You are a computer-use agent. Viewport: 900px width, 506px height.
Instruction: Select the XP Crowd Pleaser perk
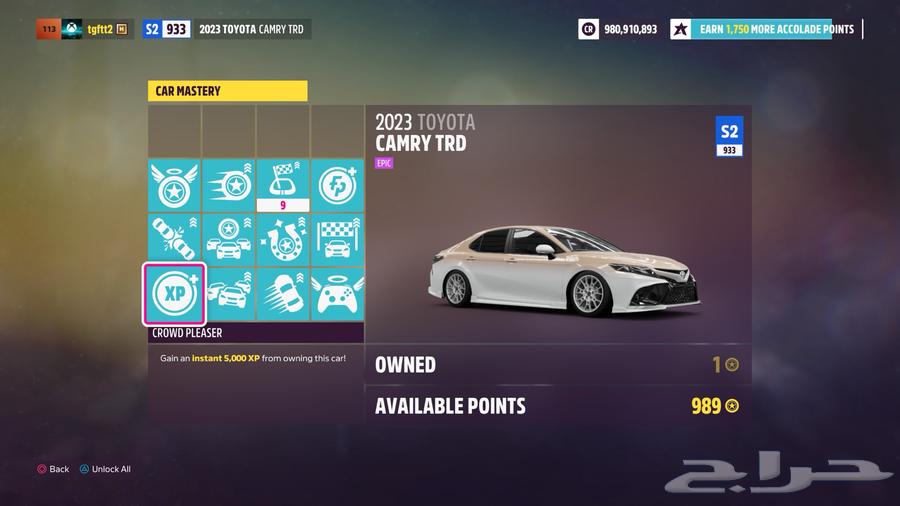click(175, 294)
